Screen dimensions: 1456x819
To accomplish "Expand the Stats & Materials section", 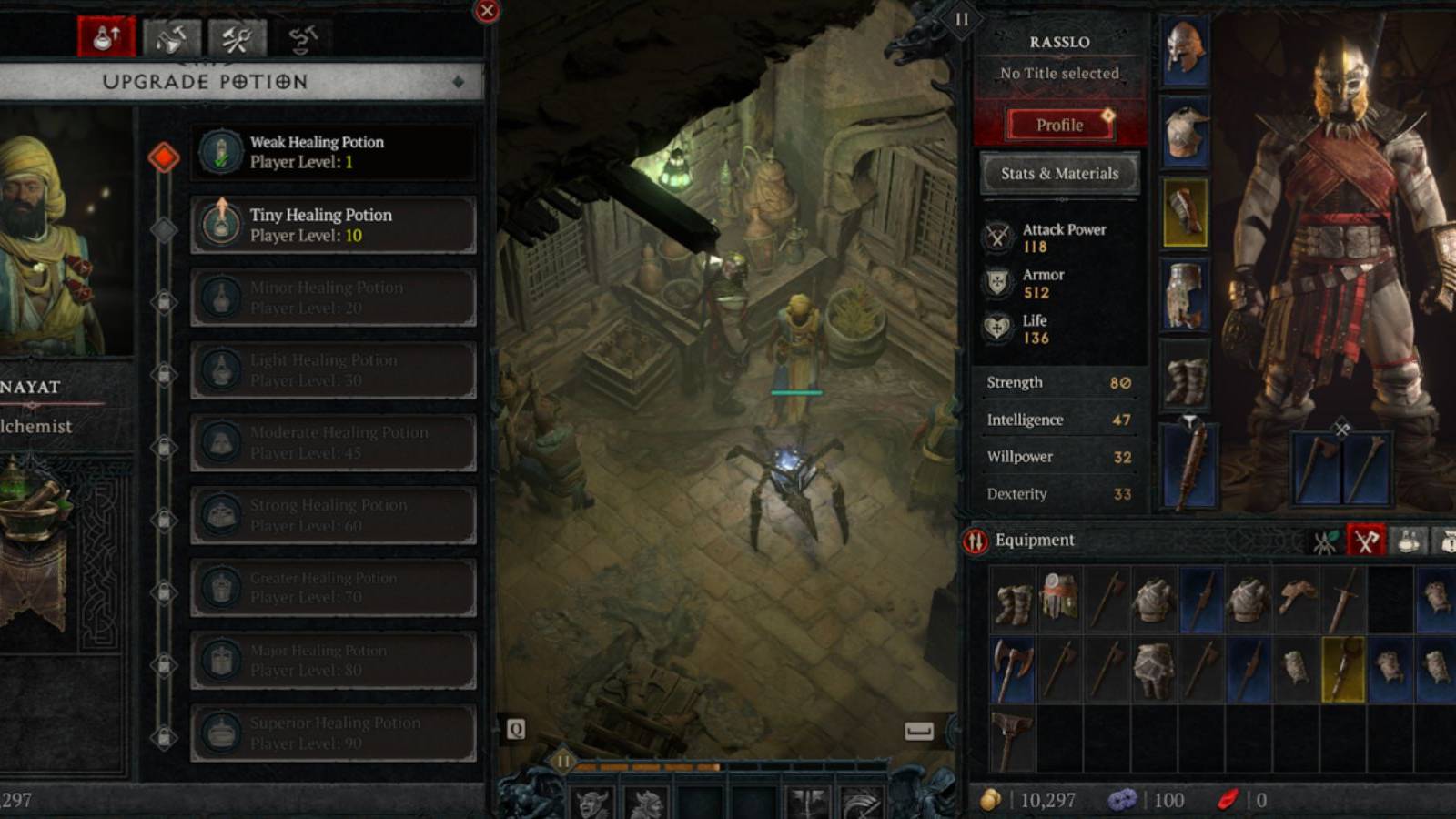I will pos(1059,173).
